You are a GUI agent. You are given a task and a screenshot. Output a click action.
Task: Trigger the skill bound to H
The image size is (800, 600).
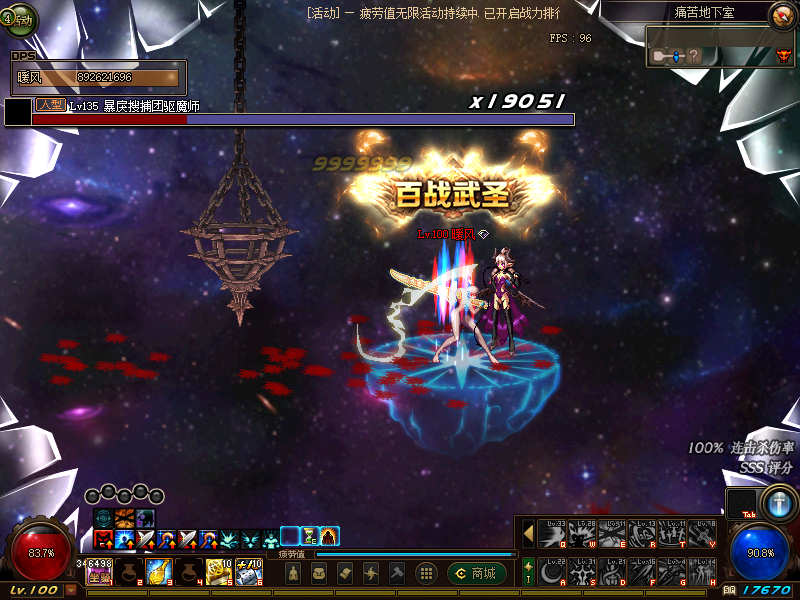703,572
